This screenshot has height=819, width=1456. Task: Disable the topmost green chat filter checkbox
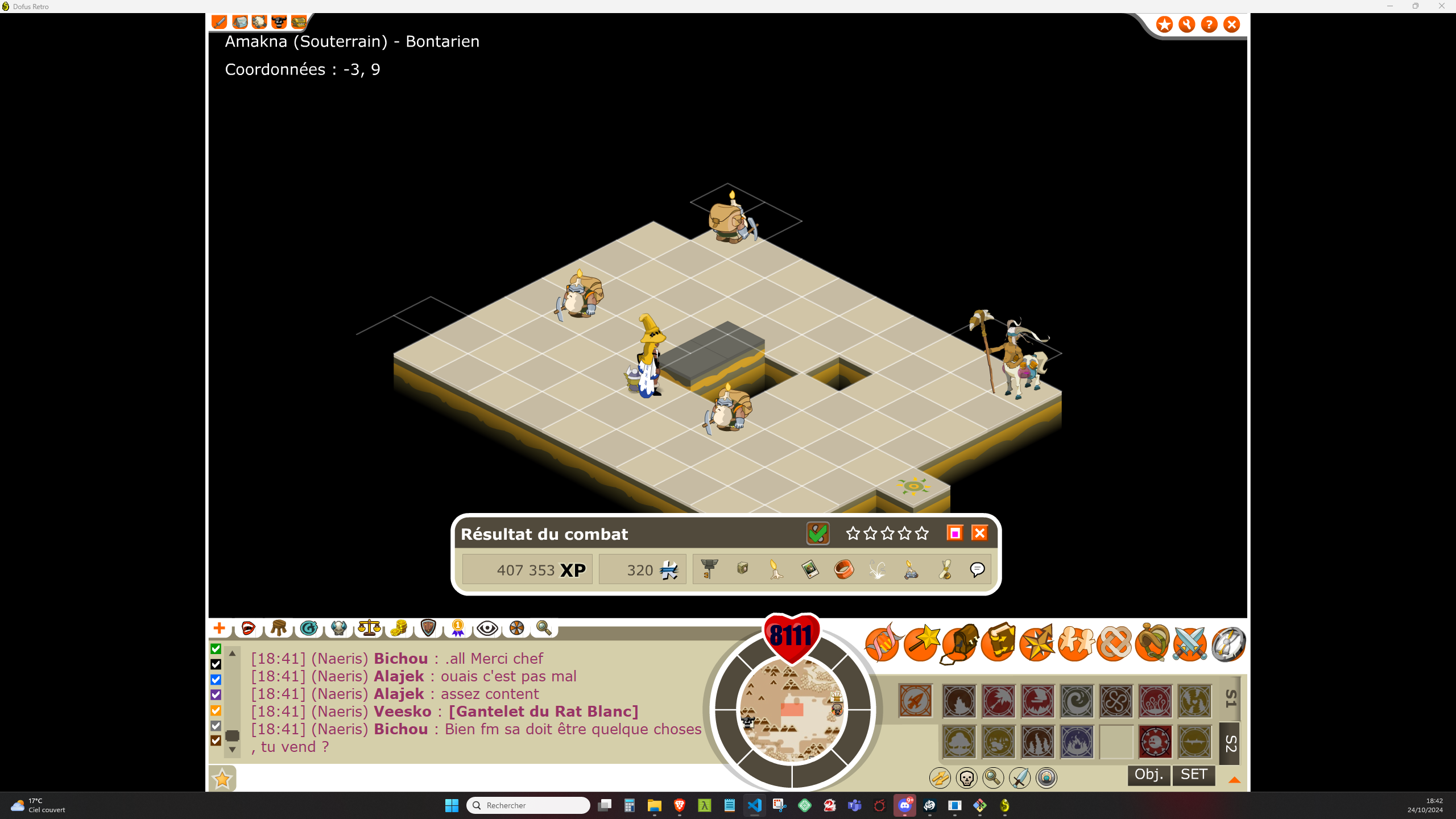215,648
